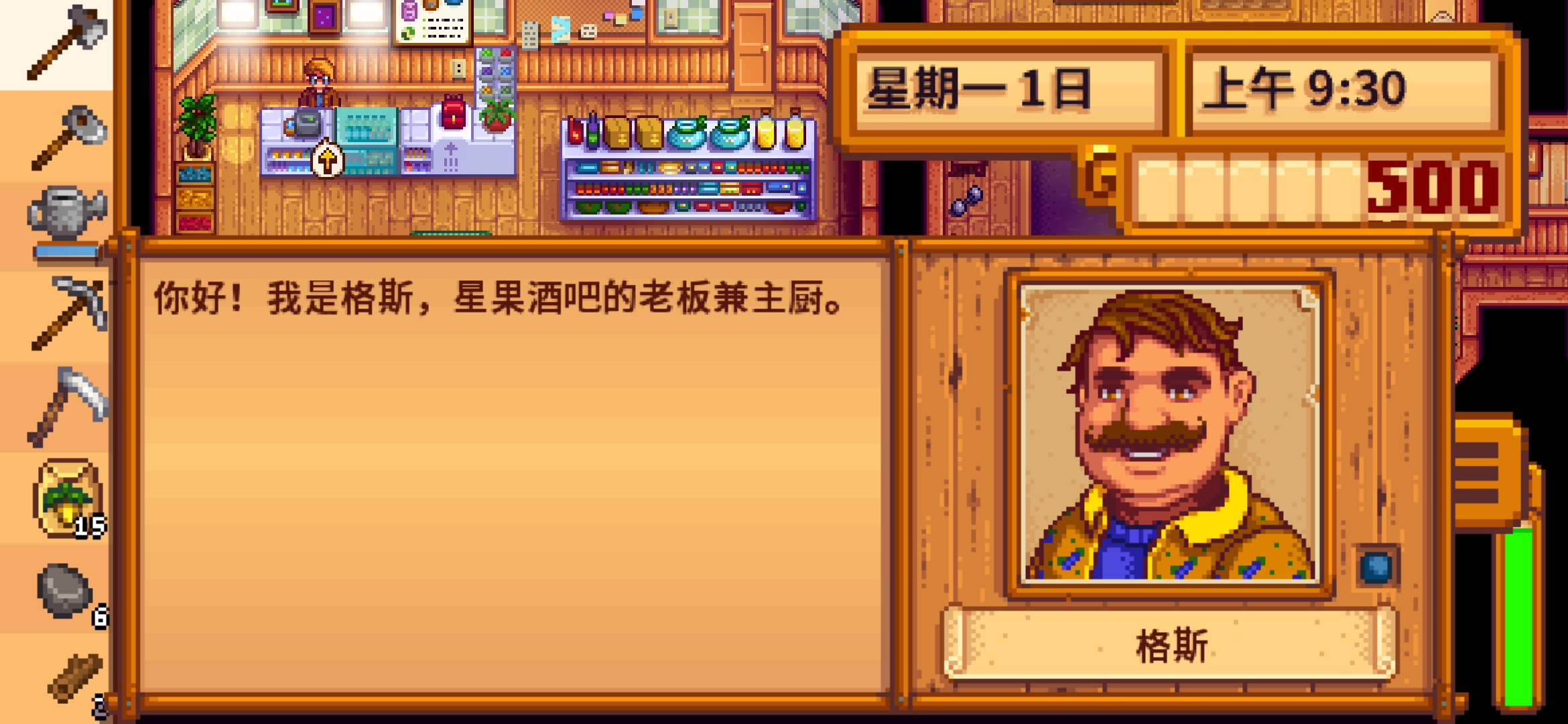1568x724 pixels.
Task: Click the yellow arrow above the shop counter
Action: tap(327, 158)
